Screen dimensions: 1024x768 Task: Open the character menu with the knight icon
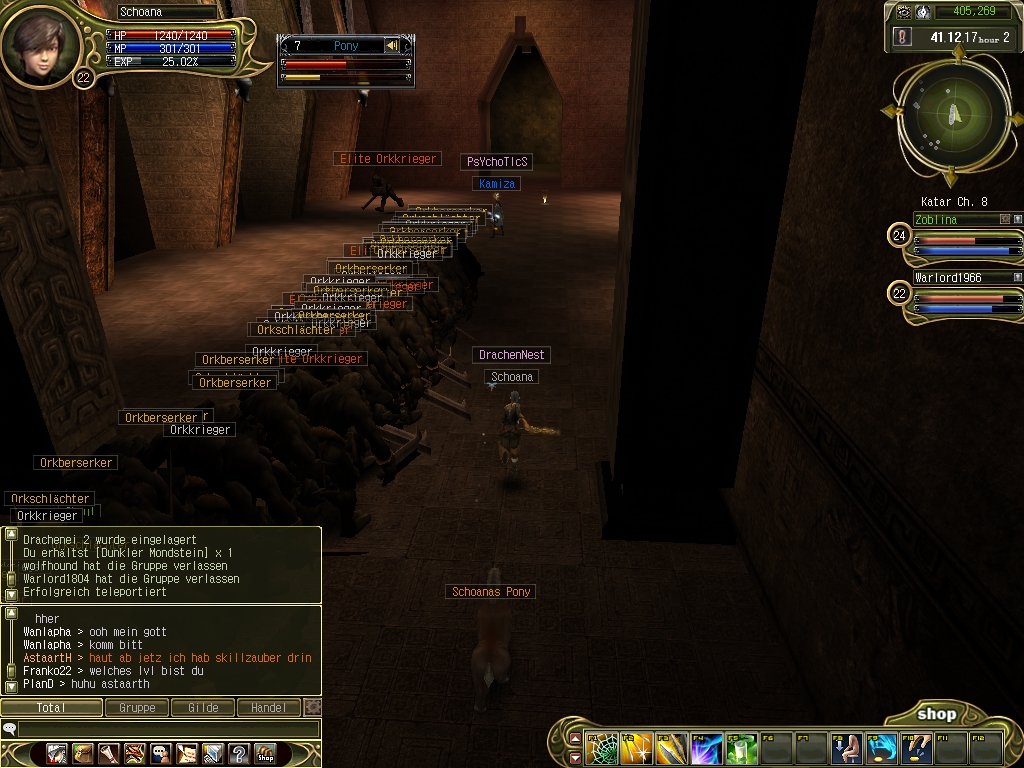(56, 753)
